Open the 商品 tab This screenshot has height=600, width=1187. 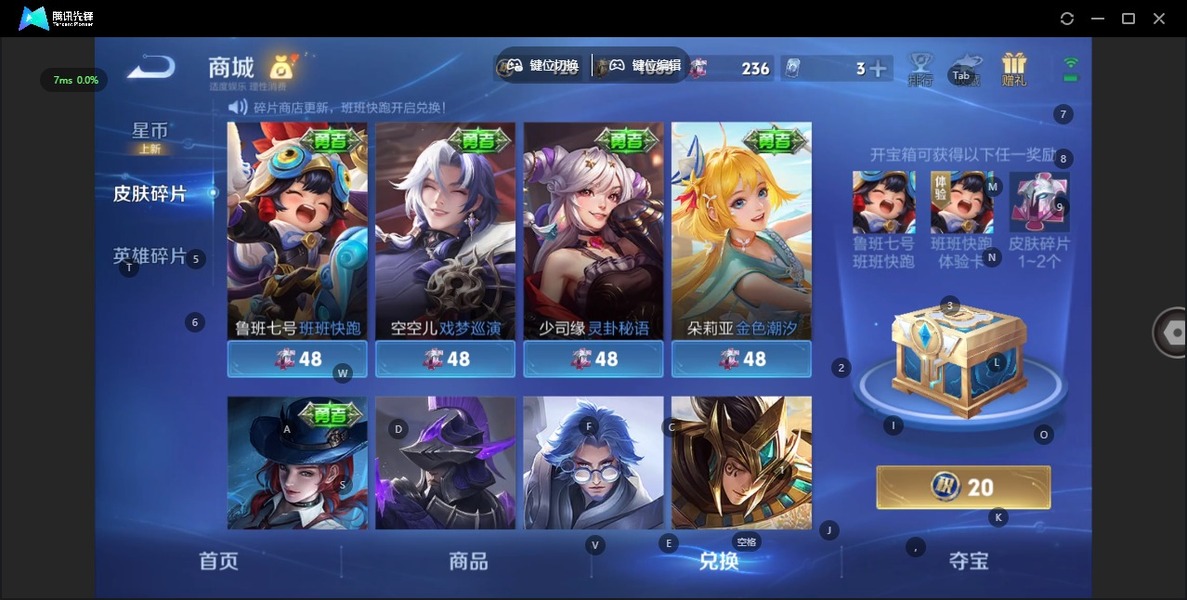click(468, 561)
